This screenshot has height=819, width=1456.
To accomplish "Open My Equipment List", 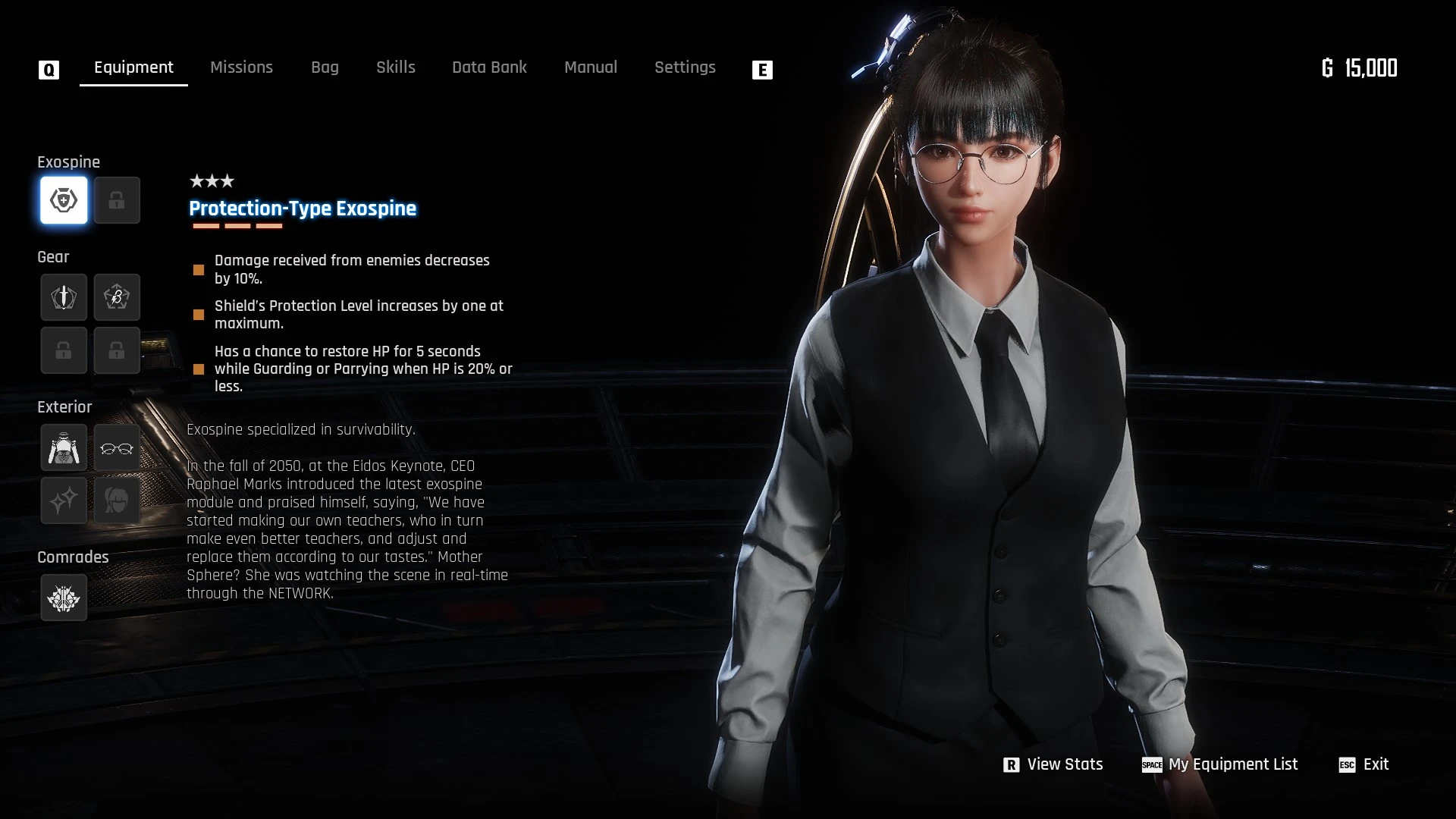I will [1232, 764].
